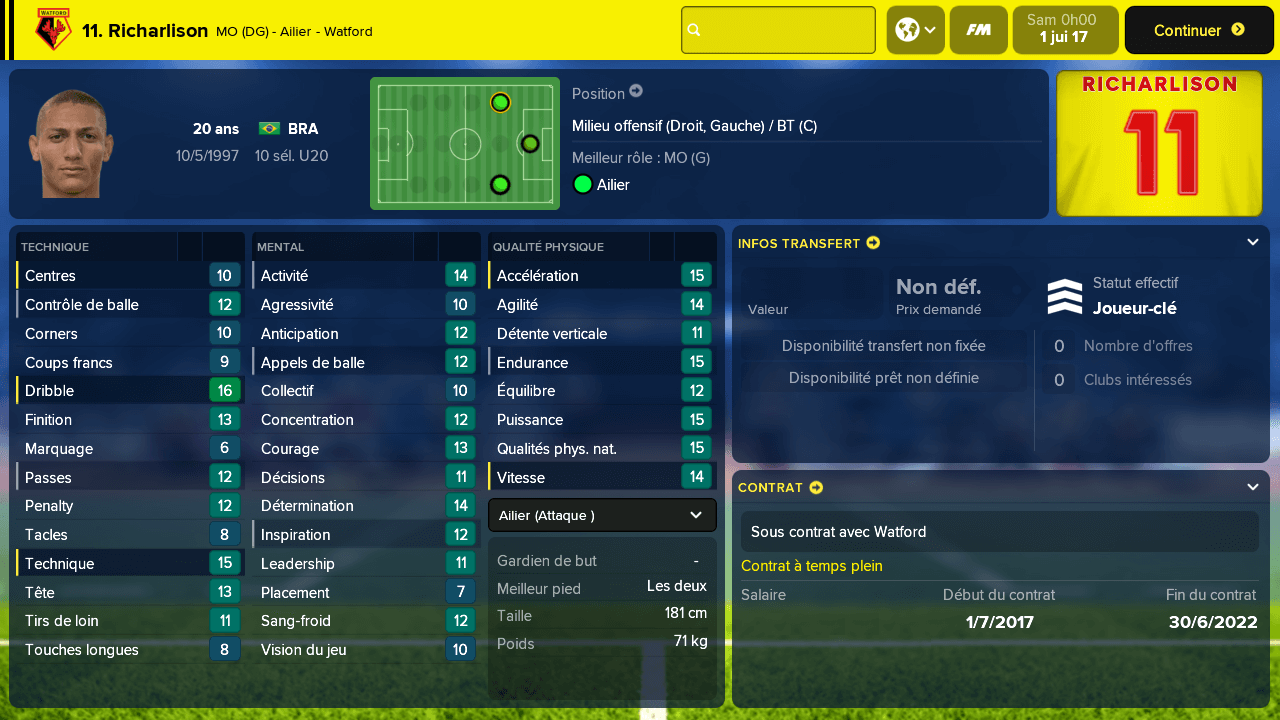This screenshot has width=1280, height=720.
Task: Click the world globe icon in the toolbar
Action: tap(909, 29)
